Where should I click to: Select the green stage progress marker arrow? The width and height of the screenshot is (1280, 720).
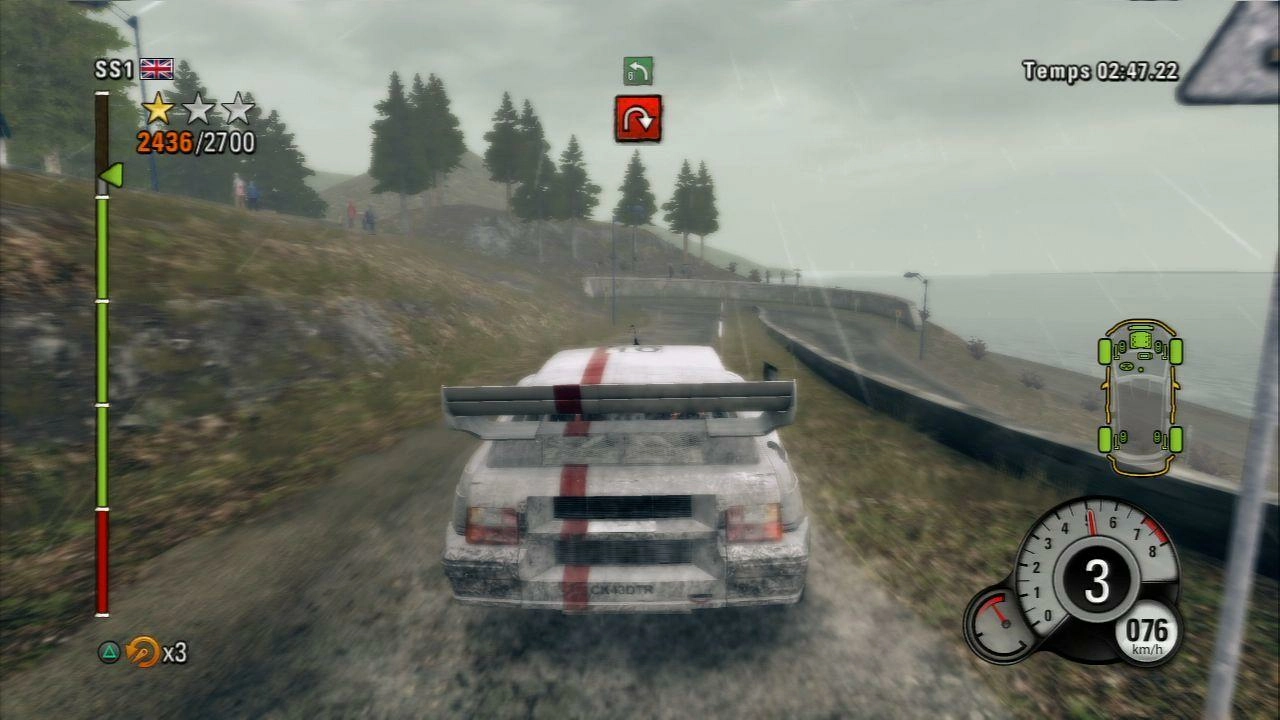tap(110, 175)
